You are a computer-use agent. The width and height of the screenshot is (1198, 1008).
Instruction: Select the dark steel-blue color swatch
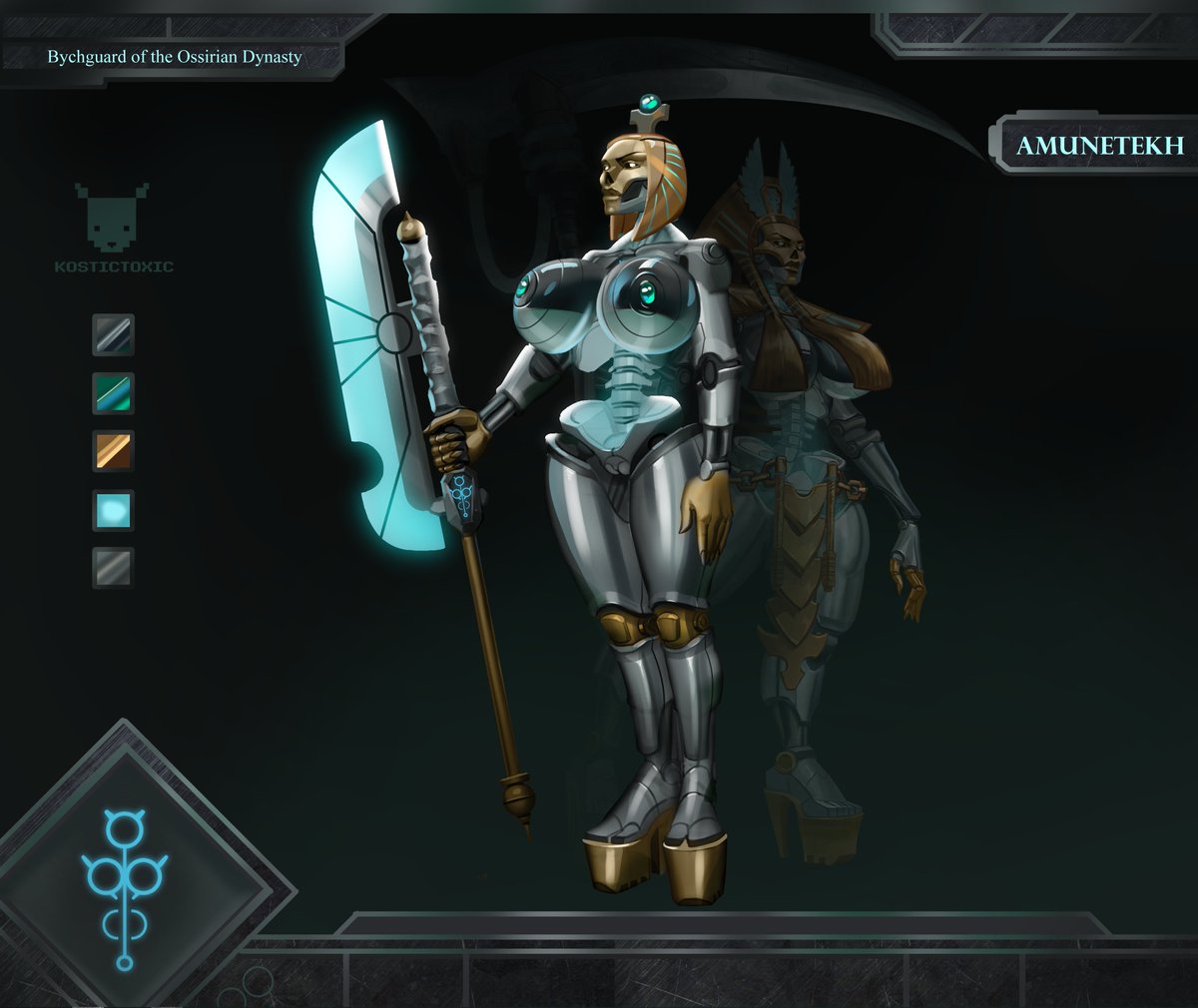pyautogui.click(x=113, y=335)
